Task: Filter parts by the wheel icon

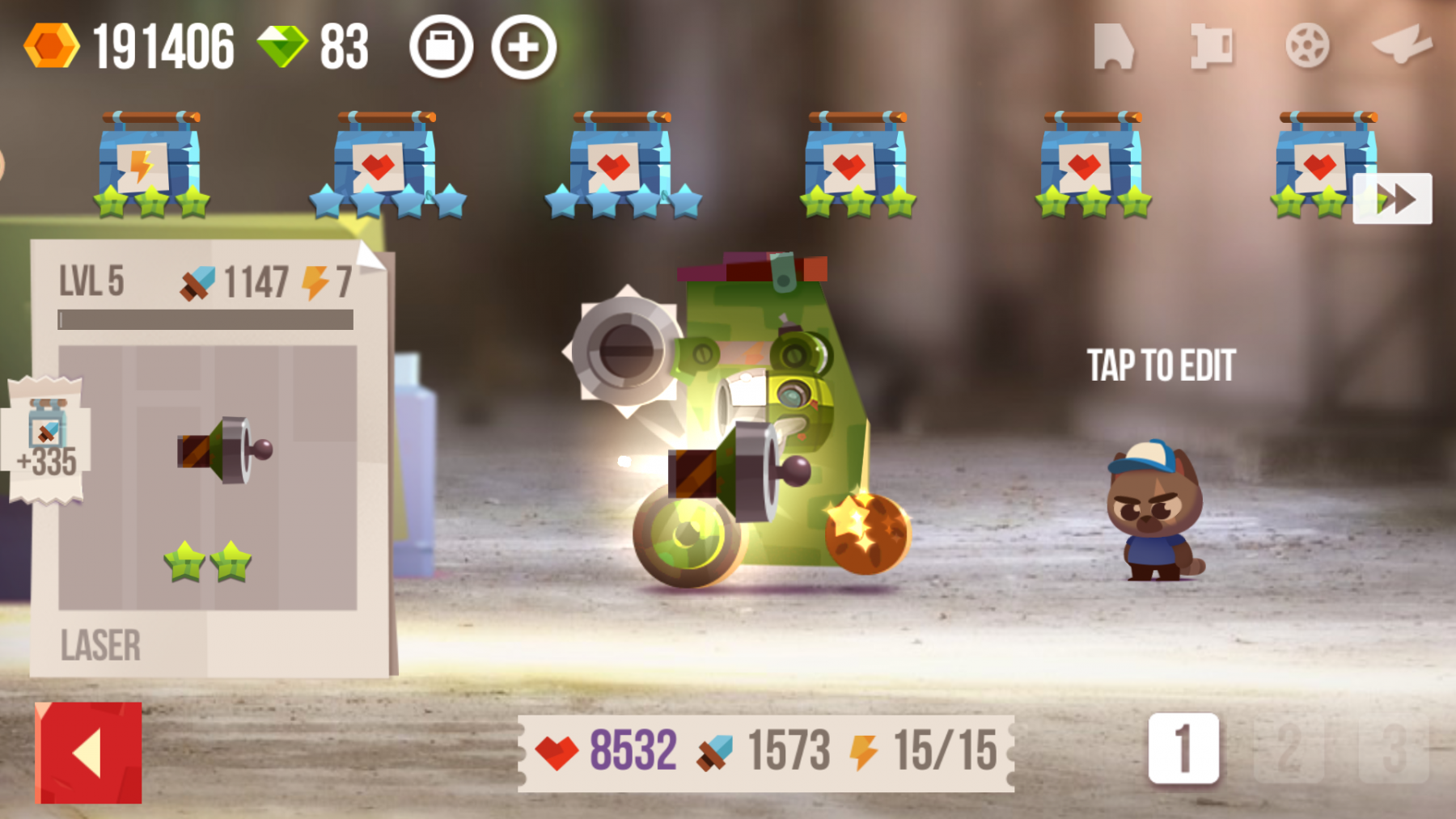Action: coord(1307,45)
